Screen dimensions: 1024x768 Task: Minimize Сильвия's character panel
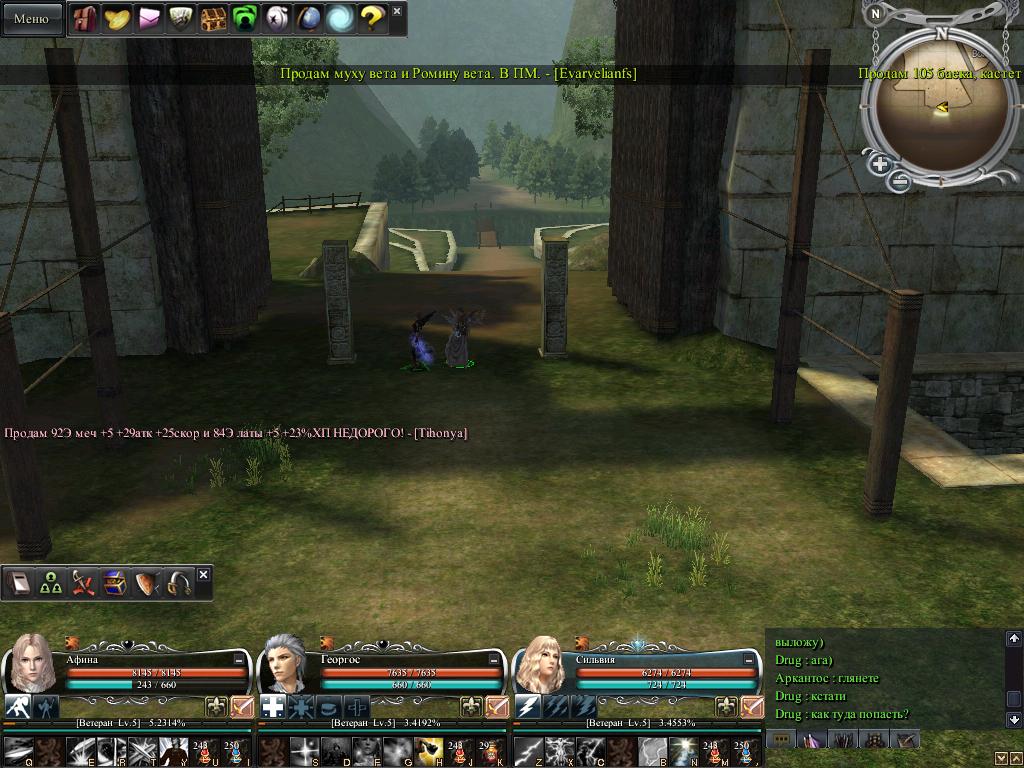[749, 660]
